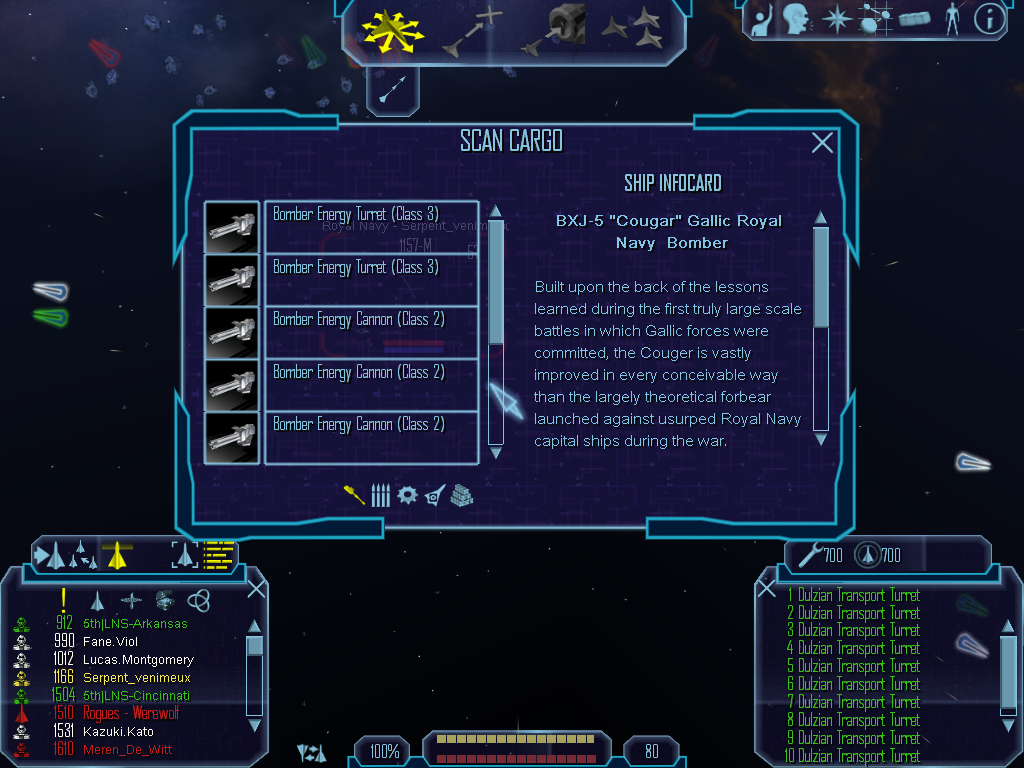1024x768 pixels.
Task: Click the cargo list scroll-up arrow
Action: coord(495,212)
